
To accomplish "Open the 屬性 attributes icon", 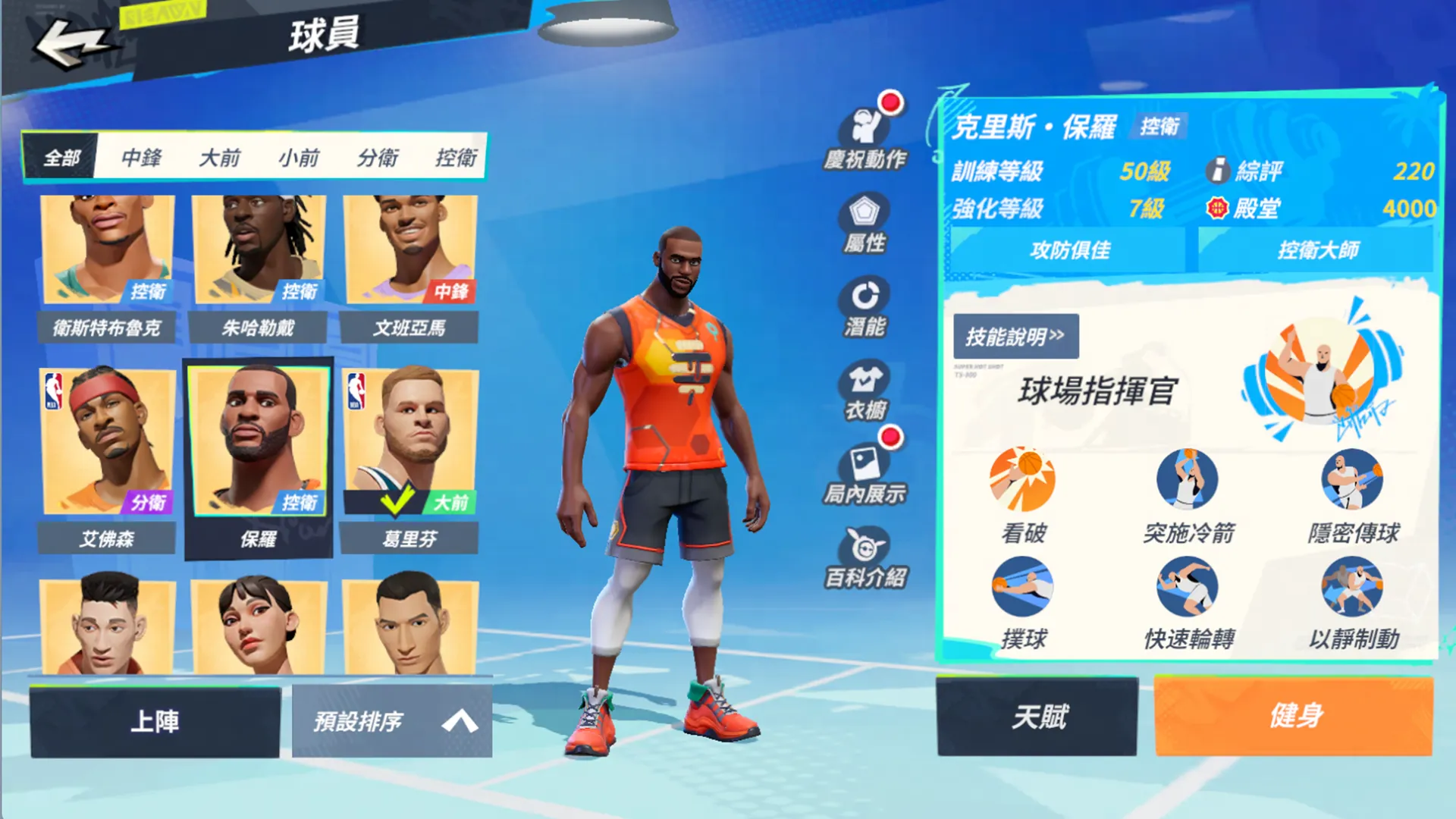I will click(865, 222).
